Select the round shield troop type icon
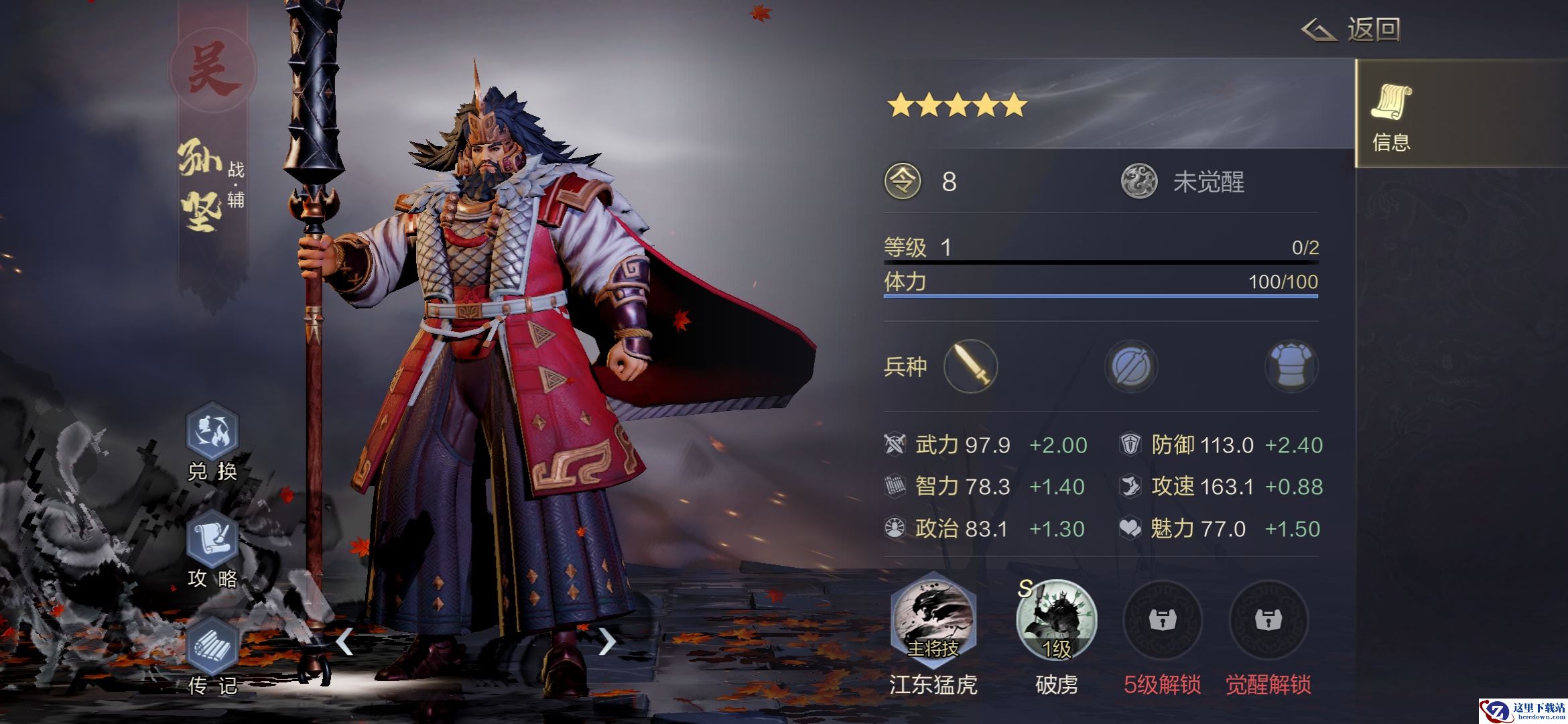This screenshot has width=1568, height=724. coord(1131,366)
